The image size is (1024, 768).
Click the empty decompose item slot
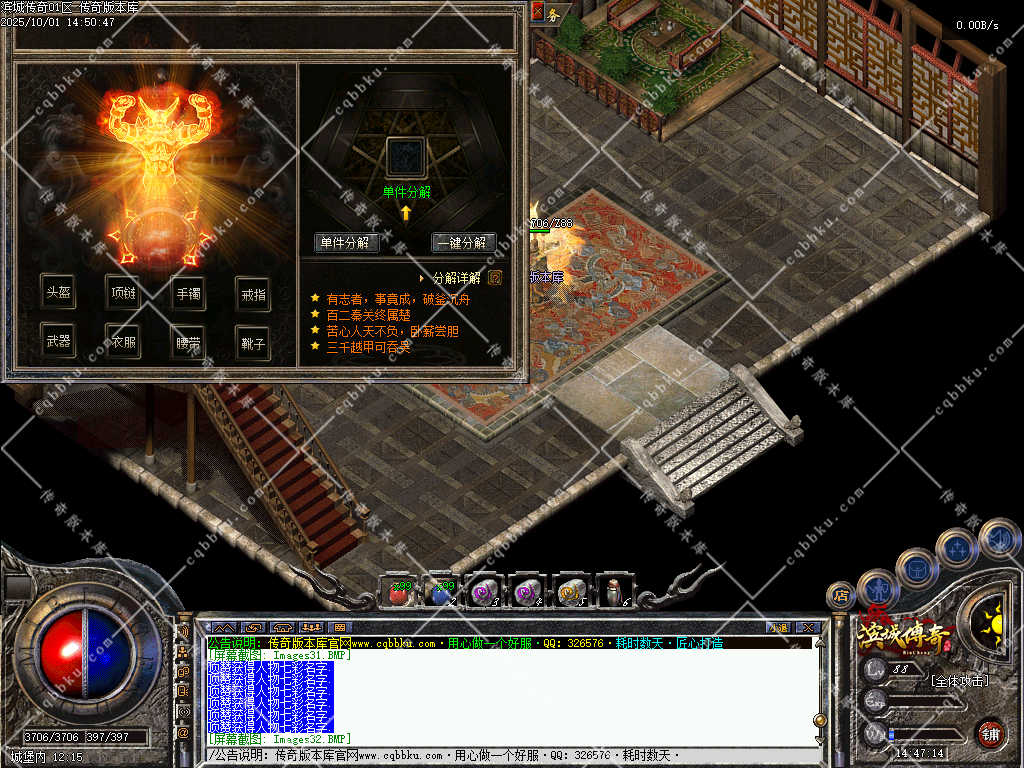(x=406, y=158)
